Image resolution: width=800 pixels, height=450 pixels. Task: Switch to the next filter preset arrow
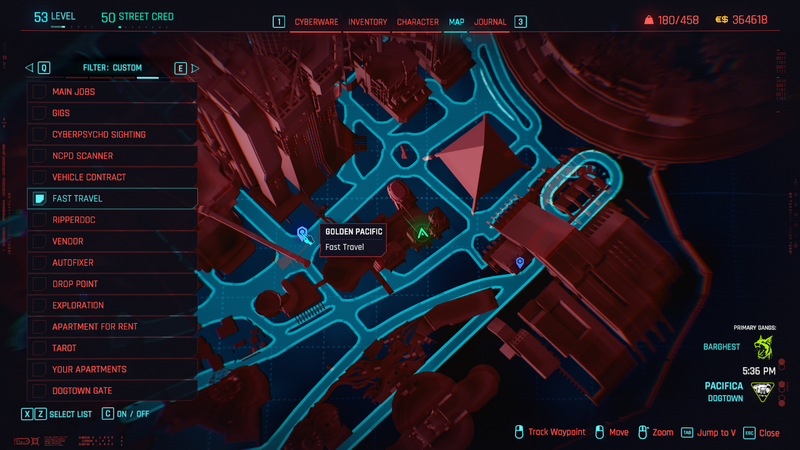pos(195,68)
